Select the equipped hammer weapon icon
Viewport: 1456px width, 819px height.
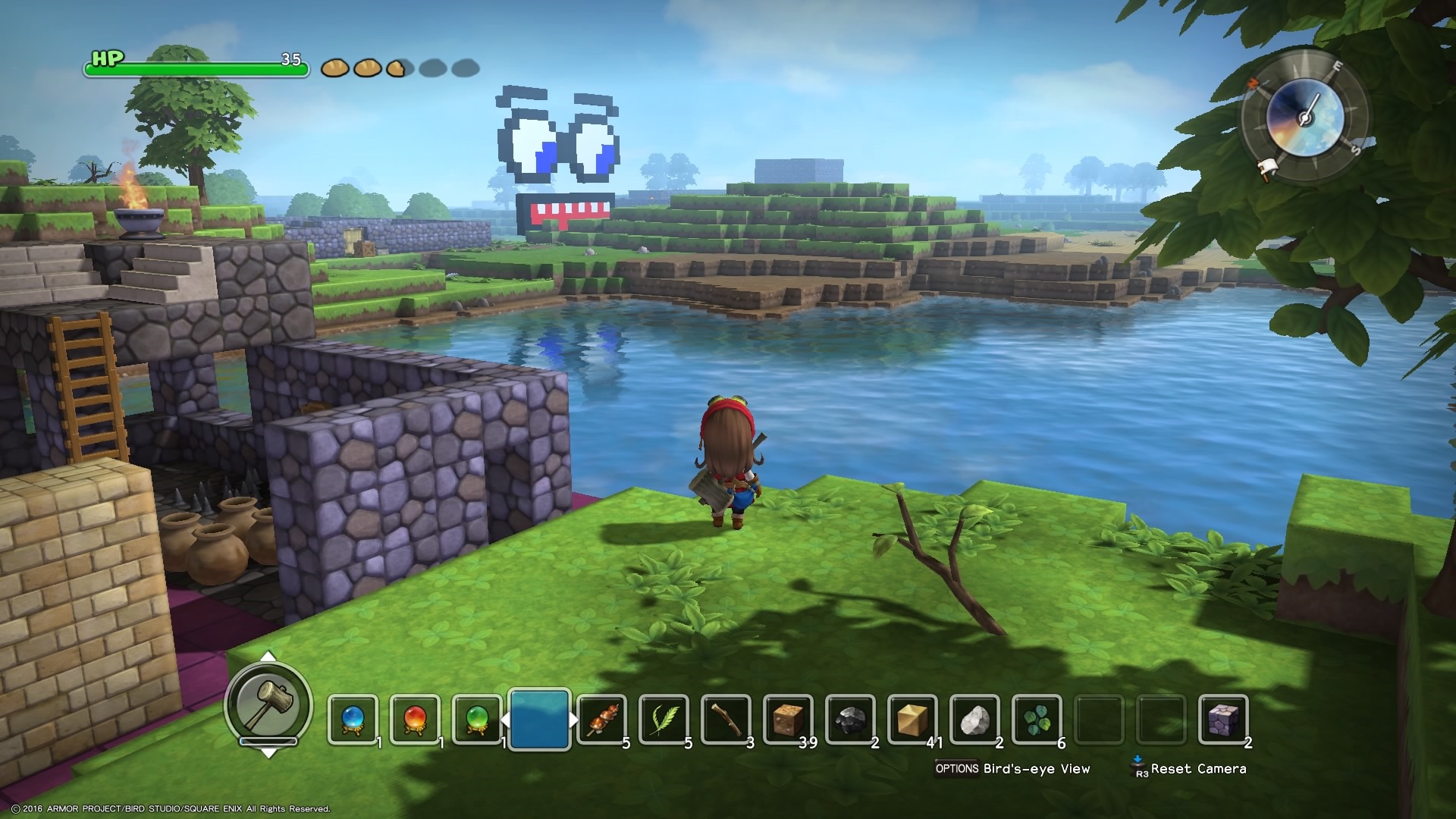[x=268, y=704]
